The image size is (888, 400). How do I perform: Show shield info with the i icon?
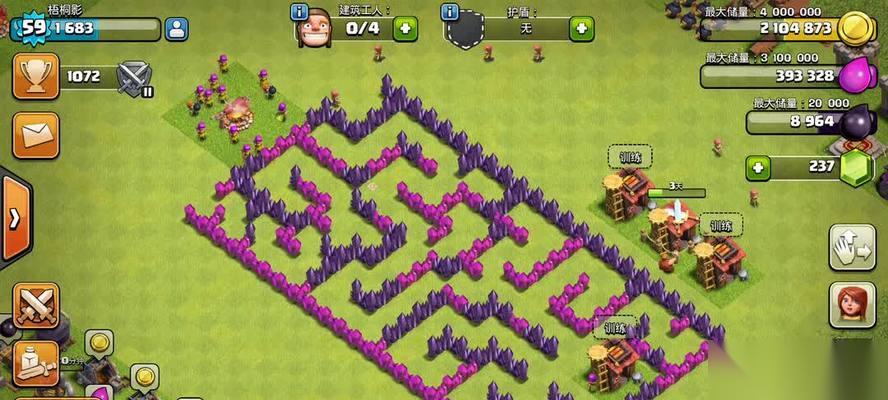click(450, 12)
